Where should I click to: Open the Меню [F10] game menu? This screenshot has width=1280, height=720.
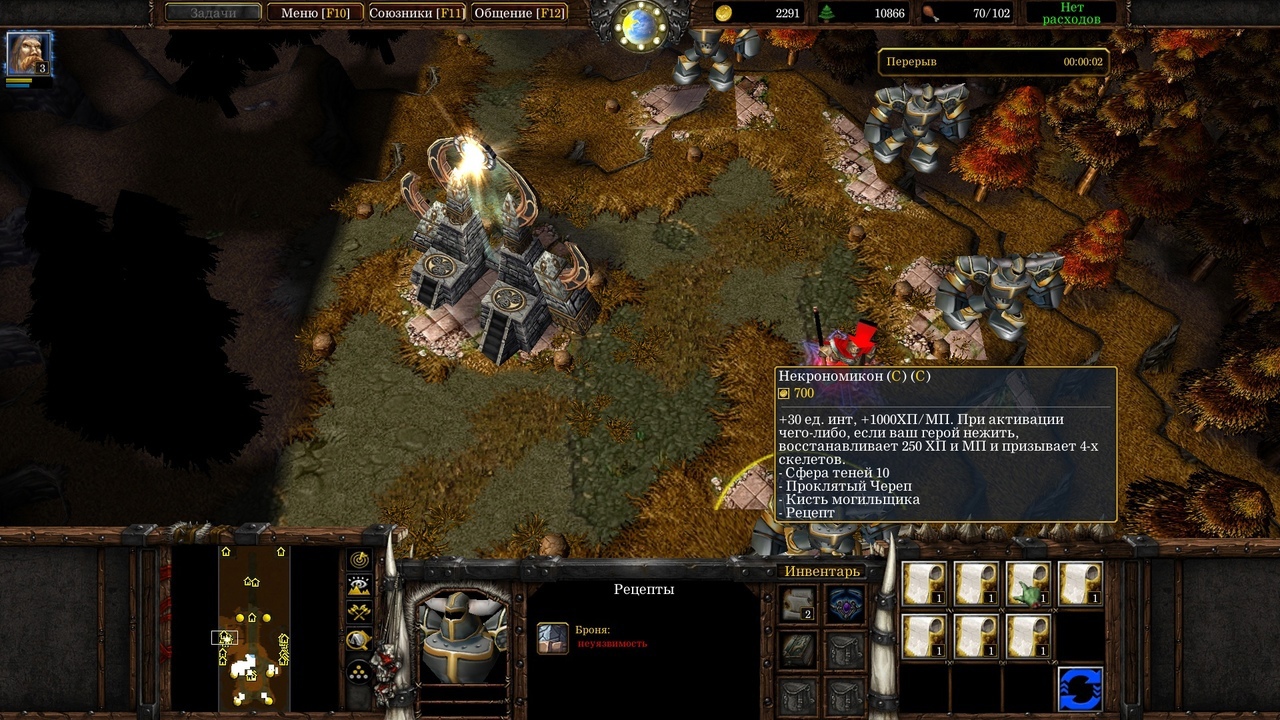tap(314, 13)
